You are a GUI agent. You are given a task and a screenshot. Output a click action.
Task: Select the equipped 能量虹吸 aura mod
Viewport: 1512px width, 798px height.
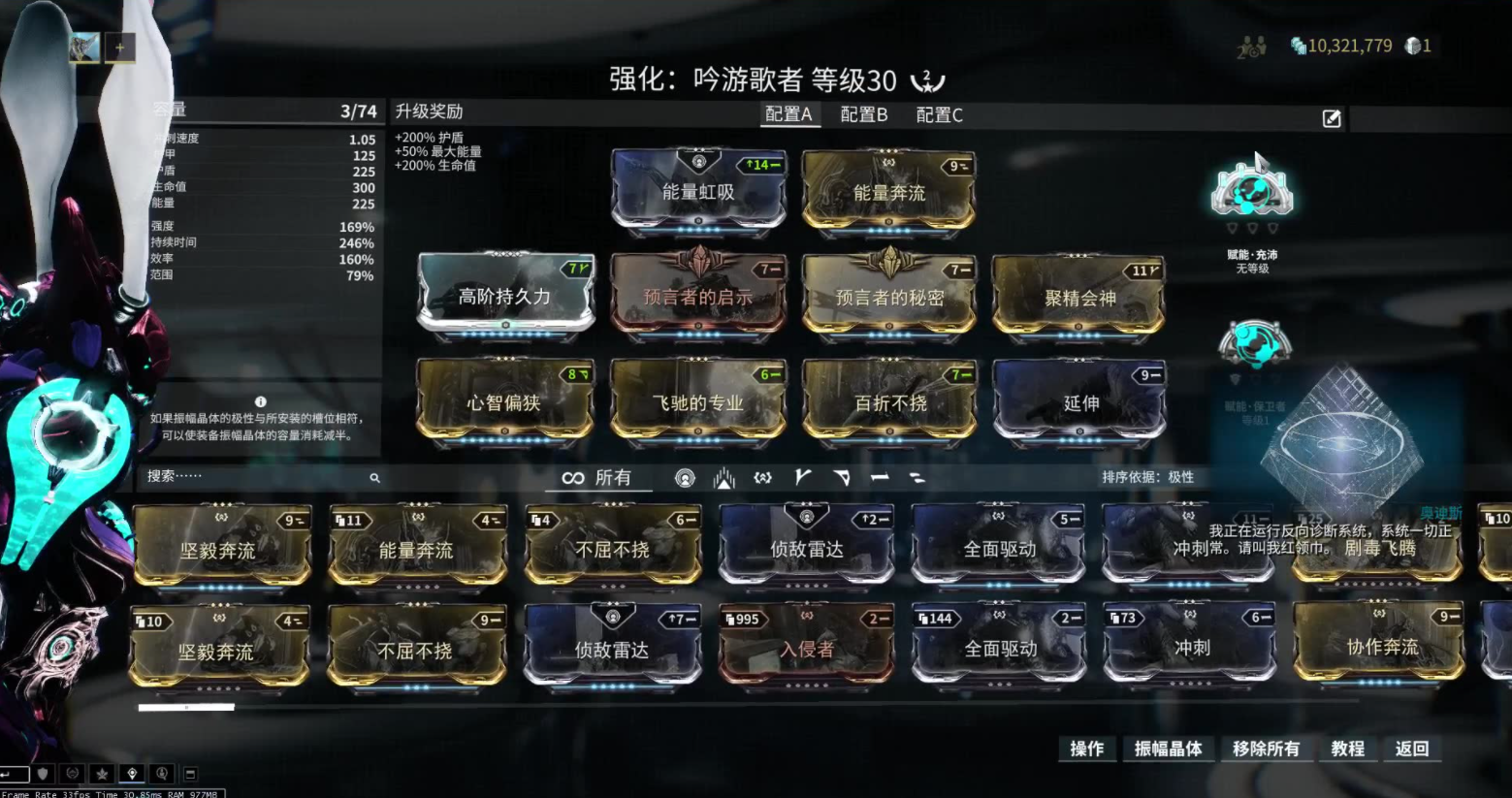point(698,191)
